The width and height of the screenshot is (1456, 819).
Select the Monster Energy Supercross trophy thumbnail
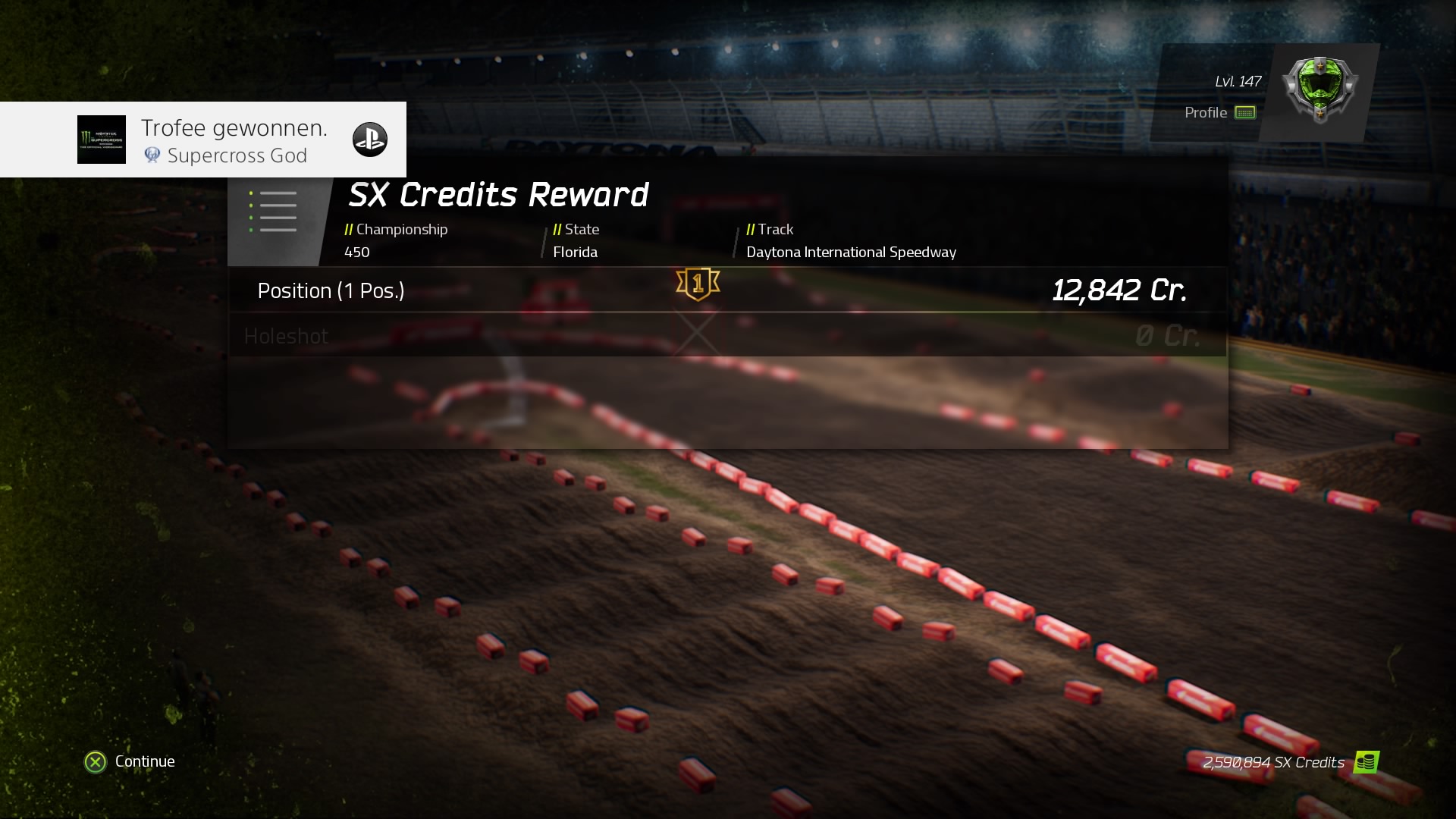point(101,139)
